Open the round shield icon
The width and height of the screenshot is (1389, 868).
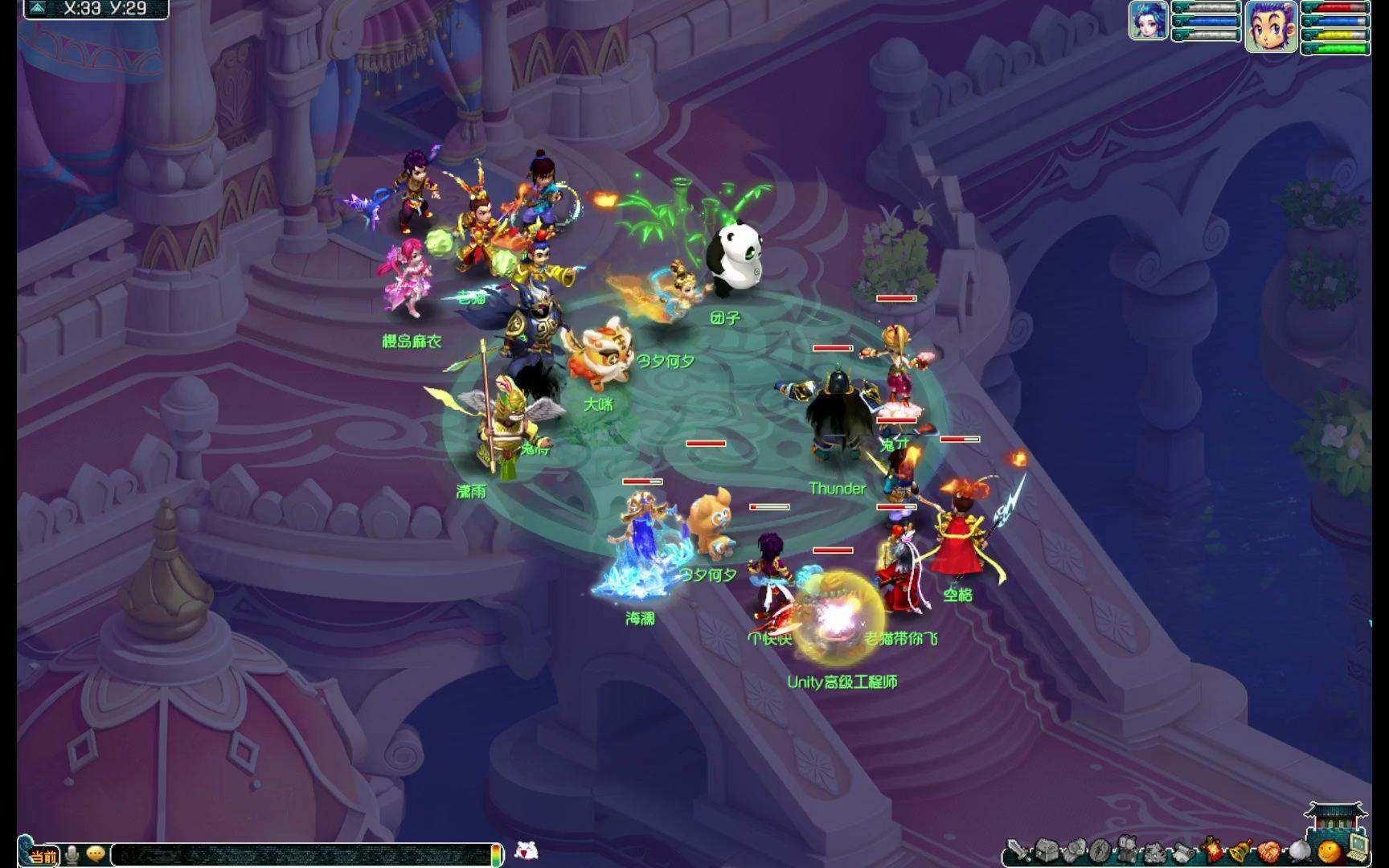(x=1100, y=851)
